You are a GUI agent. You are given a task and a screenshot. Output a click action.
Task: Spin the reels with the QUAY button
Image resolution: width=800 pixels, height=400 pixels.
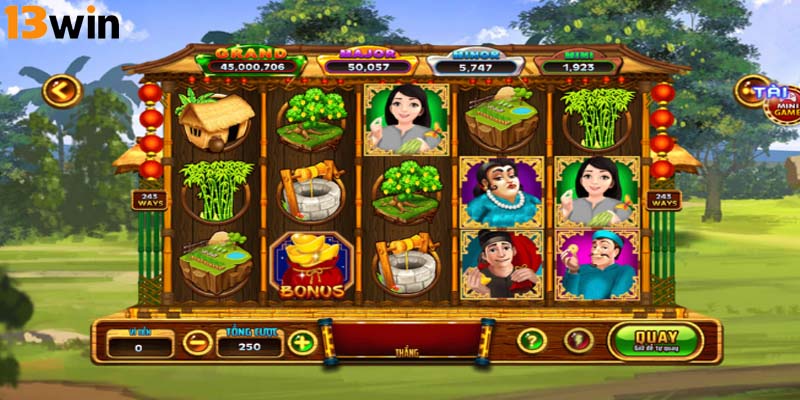click(x=655, y=341)
